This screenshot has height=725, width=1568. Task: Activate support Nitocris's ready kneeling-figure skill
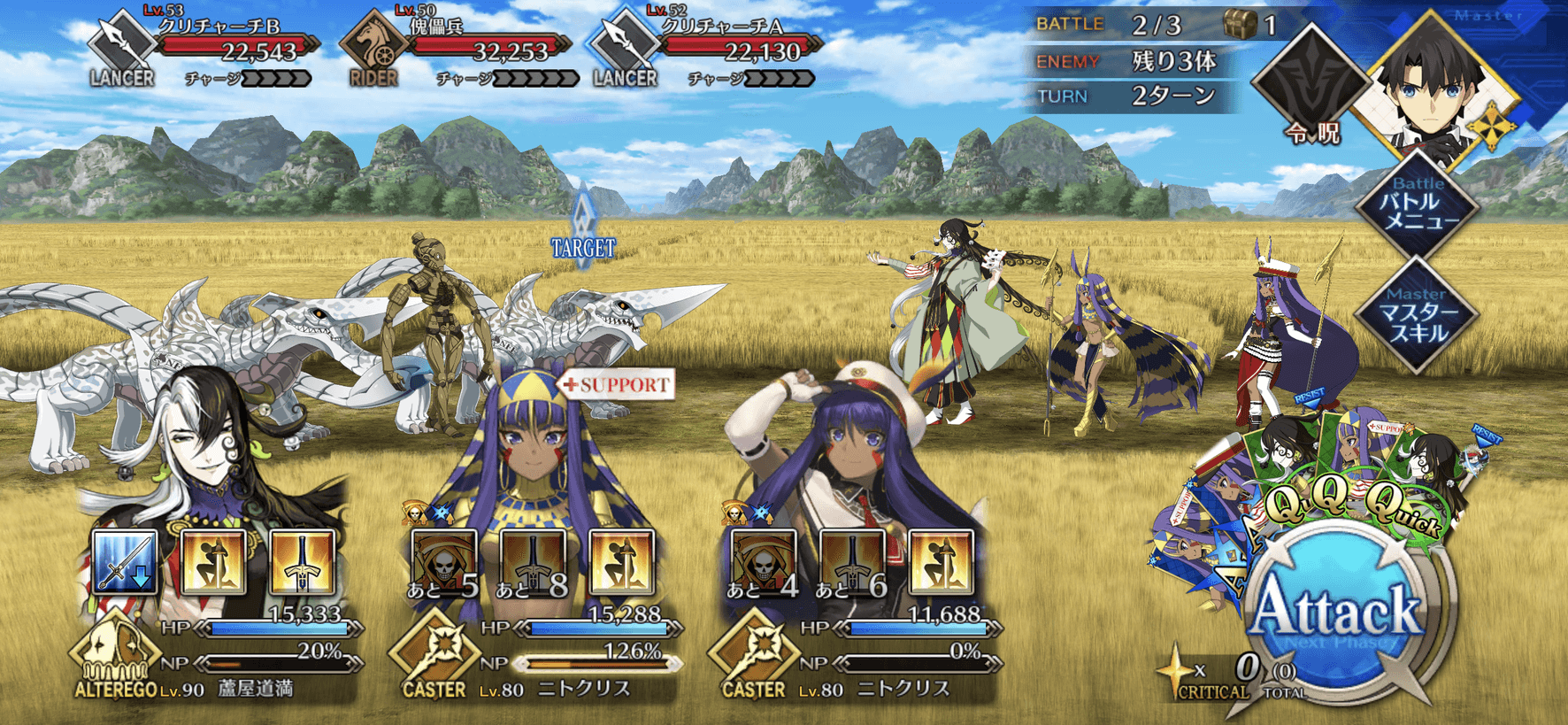pyautogui.click(x=621, y=562)
